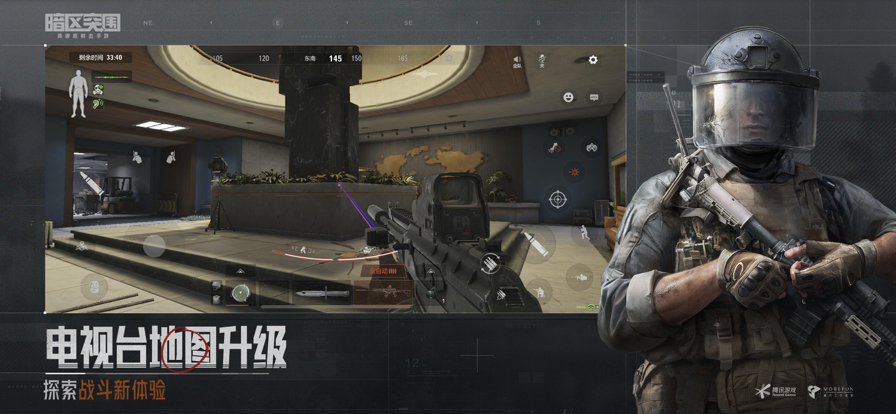Toggle the voice microphone icon
Image resolution: width=896 pixels, height=414 pixels.
pyautogui.click(x=541, y=60)
